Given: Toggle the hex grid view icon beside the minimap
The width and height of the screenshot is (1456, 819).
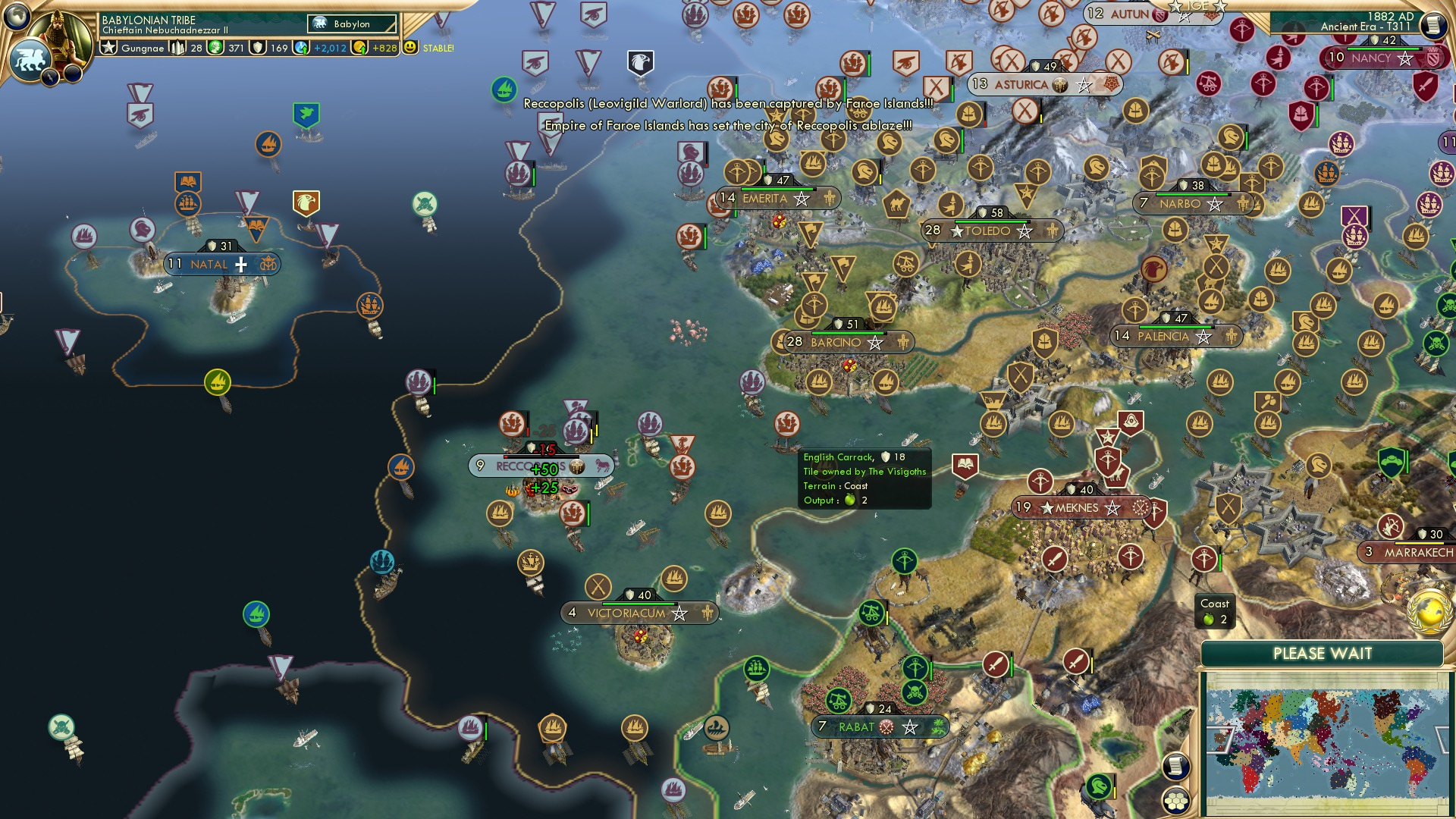Looking at the screenshot, I should click(x=1177, y=802).
